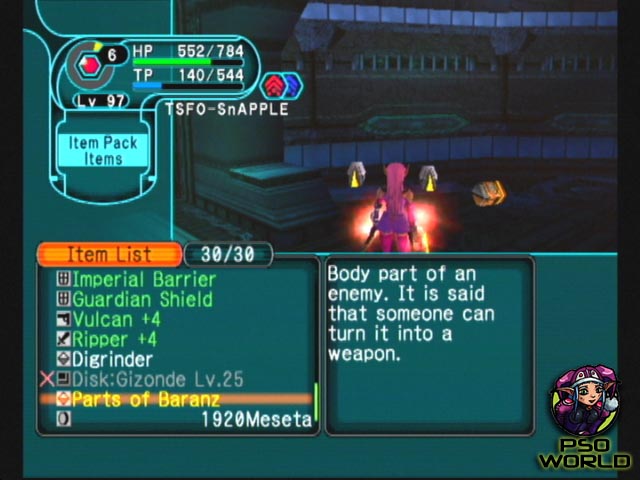640x480 pixels.
Task: Choose the Guardian Shield entry
Action: click(142, 299)
